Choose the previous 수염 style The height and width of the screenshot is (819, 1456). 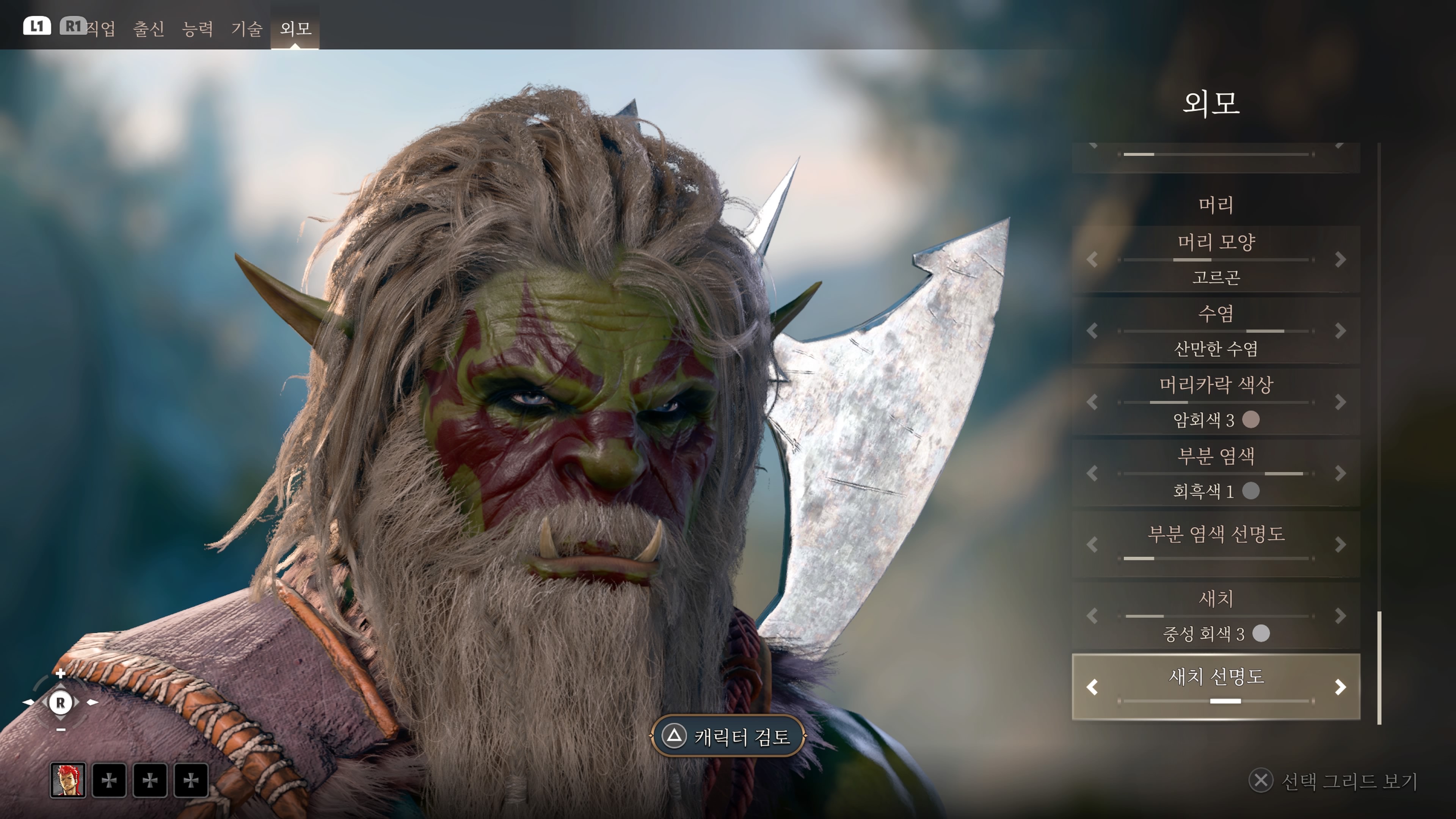click(x=1092, y=331)
